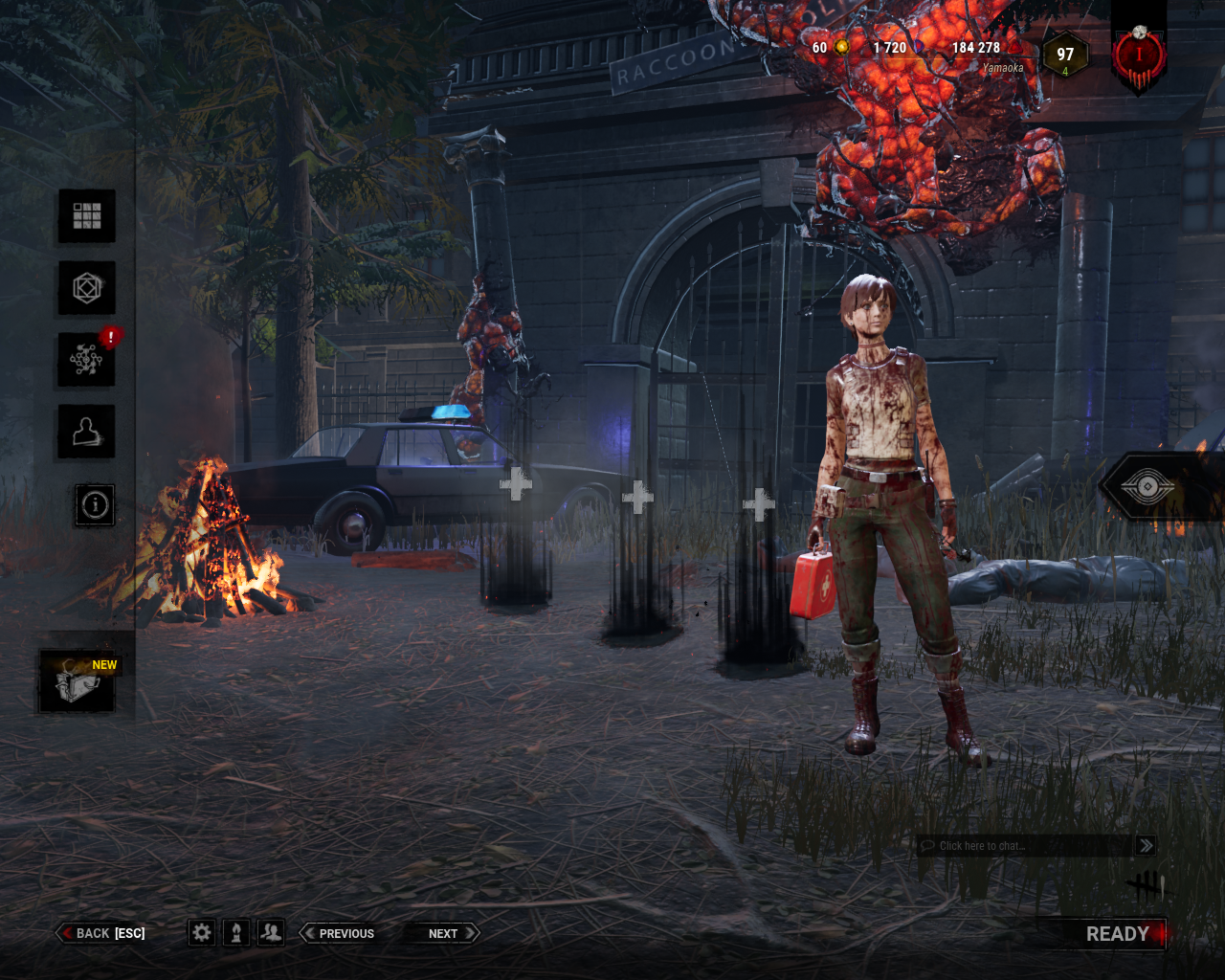Click the lobby chat input box

click(x=1024, y=846)
